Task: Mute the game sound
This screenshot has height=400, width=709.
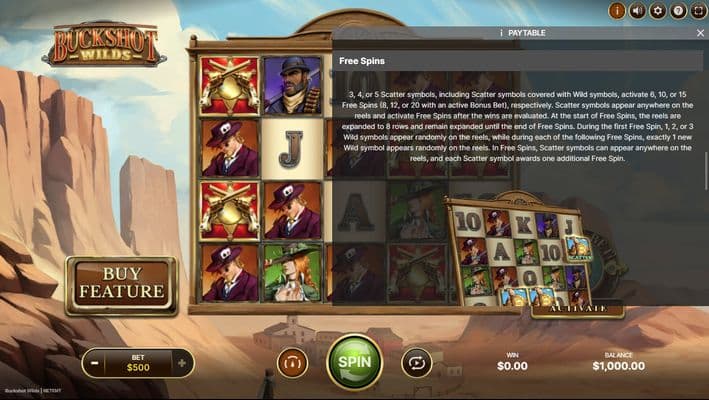Action: (637, 11)
